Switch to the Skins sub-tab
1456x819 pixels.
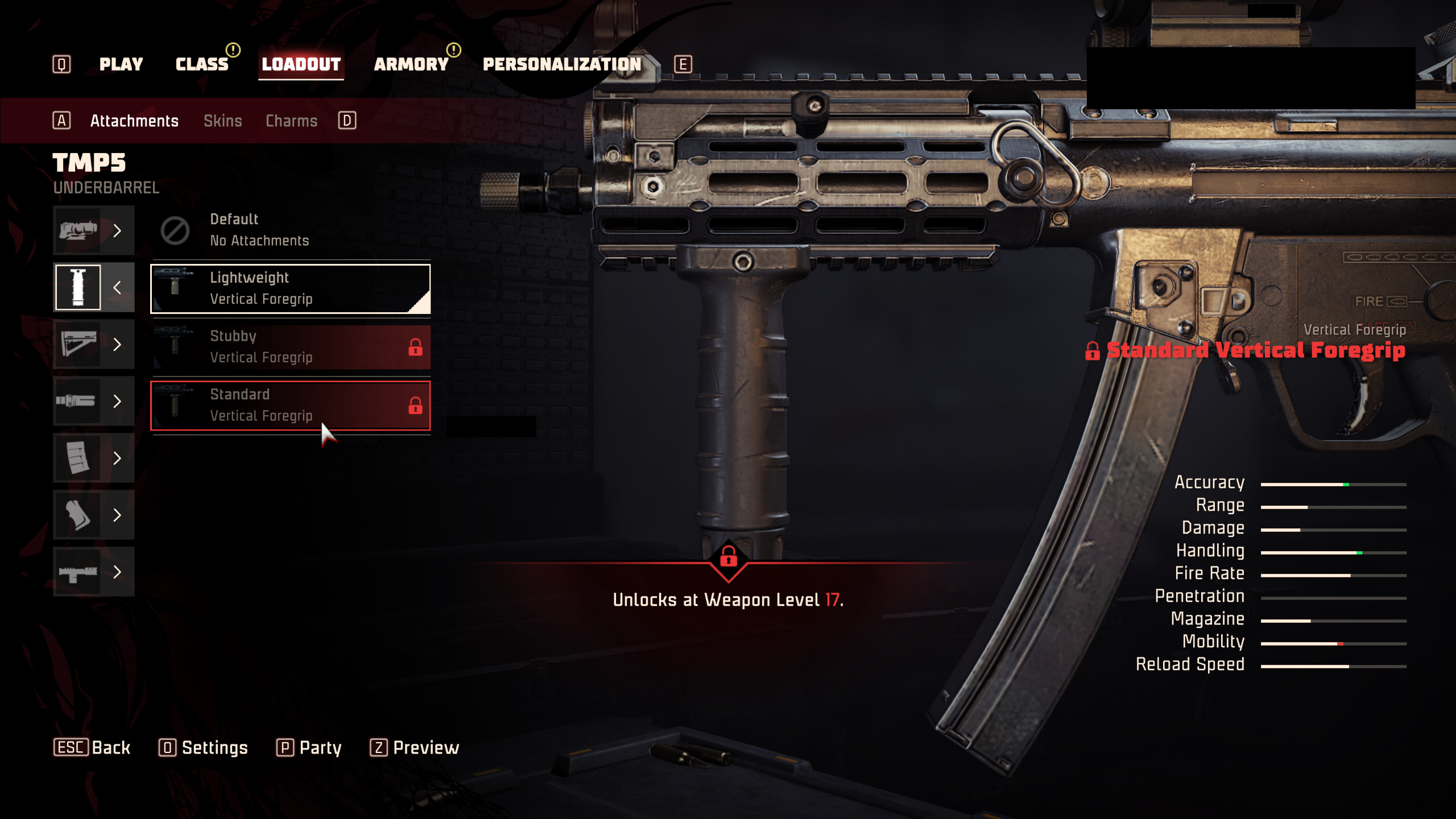point(223,121)
